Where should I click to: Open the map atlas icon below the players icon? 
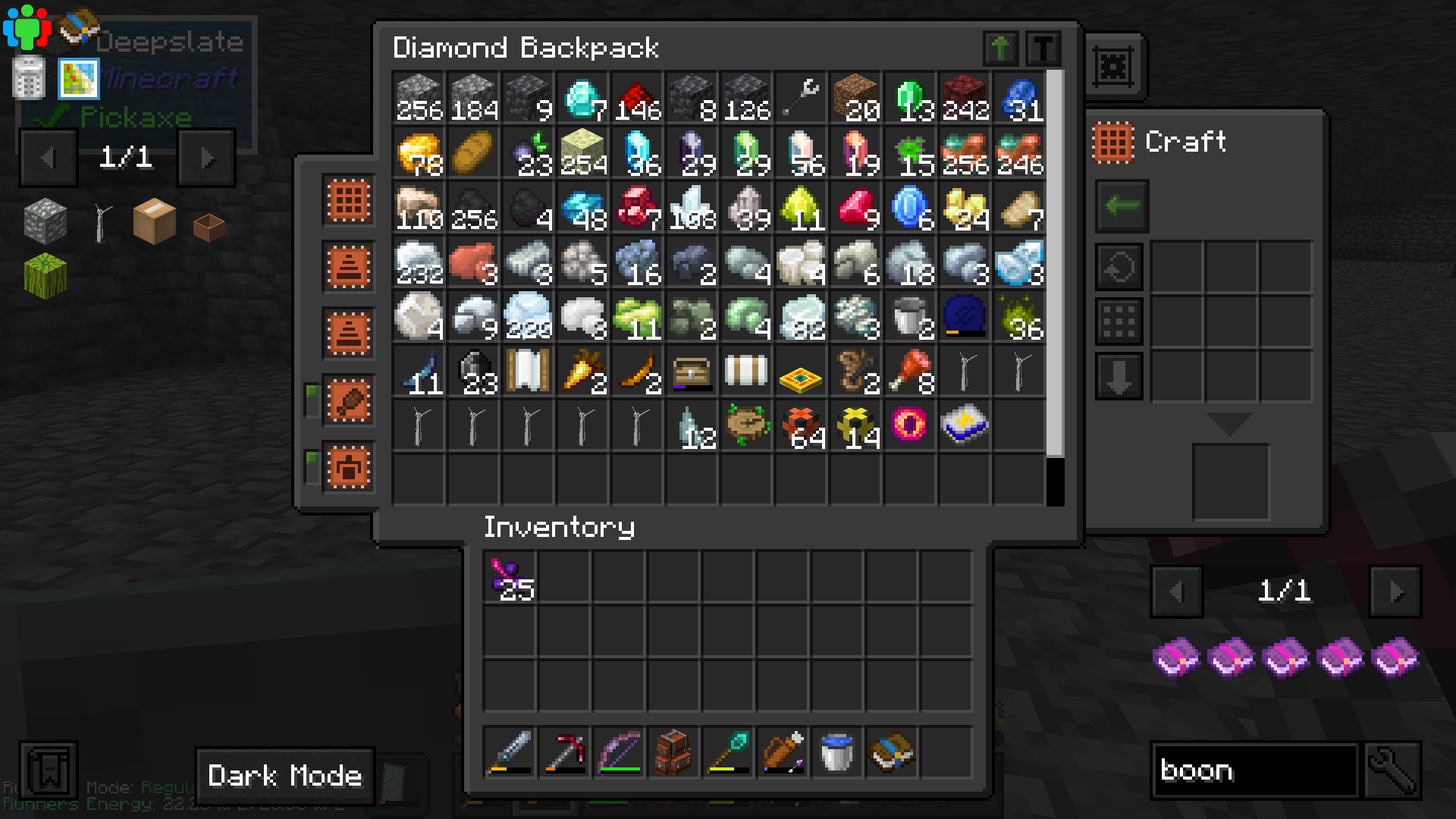click(78, 78)
